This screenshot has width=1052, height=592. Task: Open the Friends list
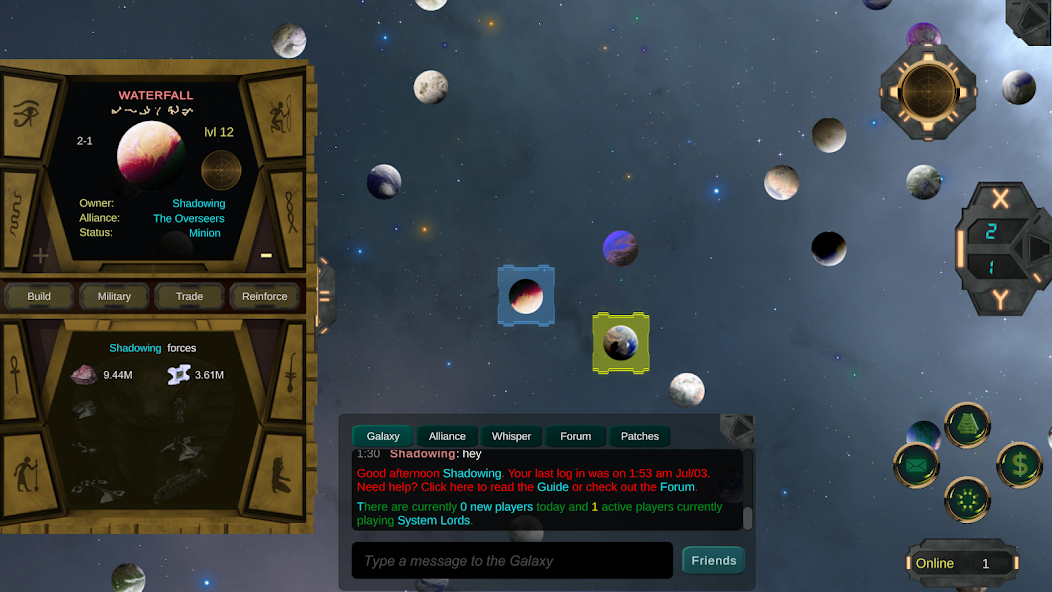coord(714,560)
